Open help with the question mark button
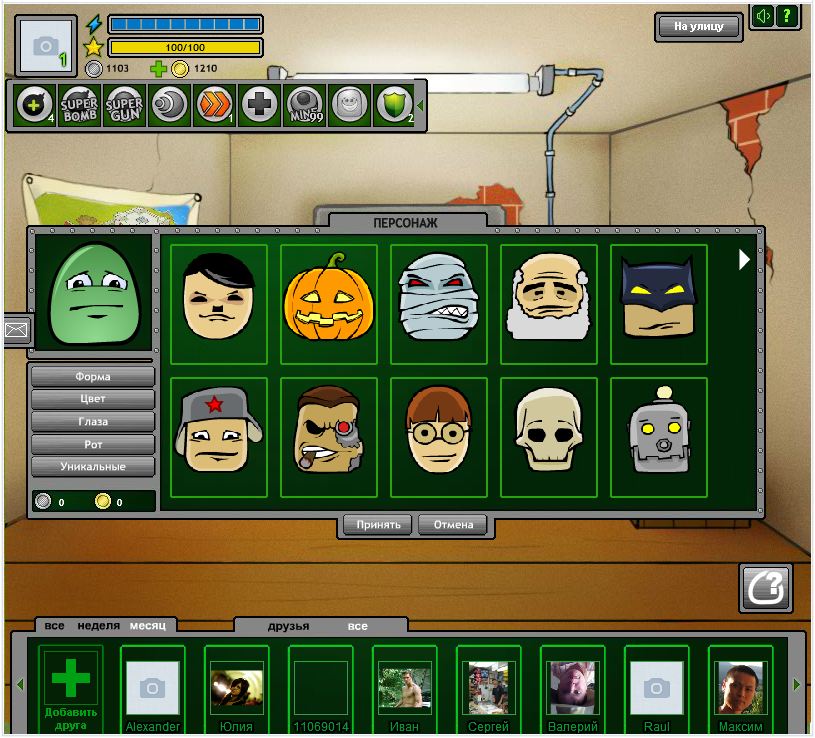815x738 pixels. point(787,16)
